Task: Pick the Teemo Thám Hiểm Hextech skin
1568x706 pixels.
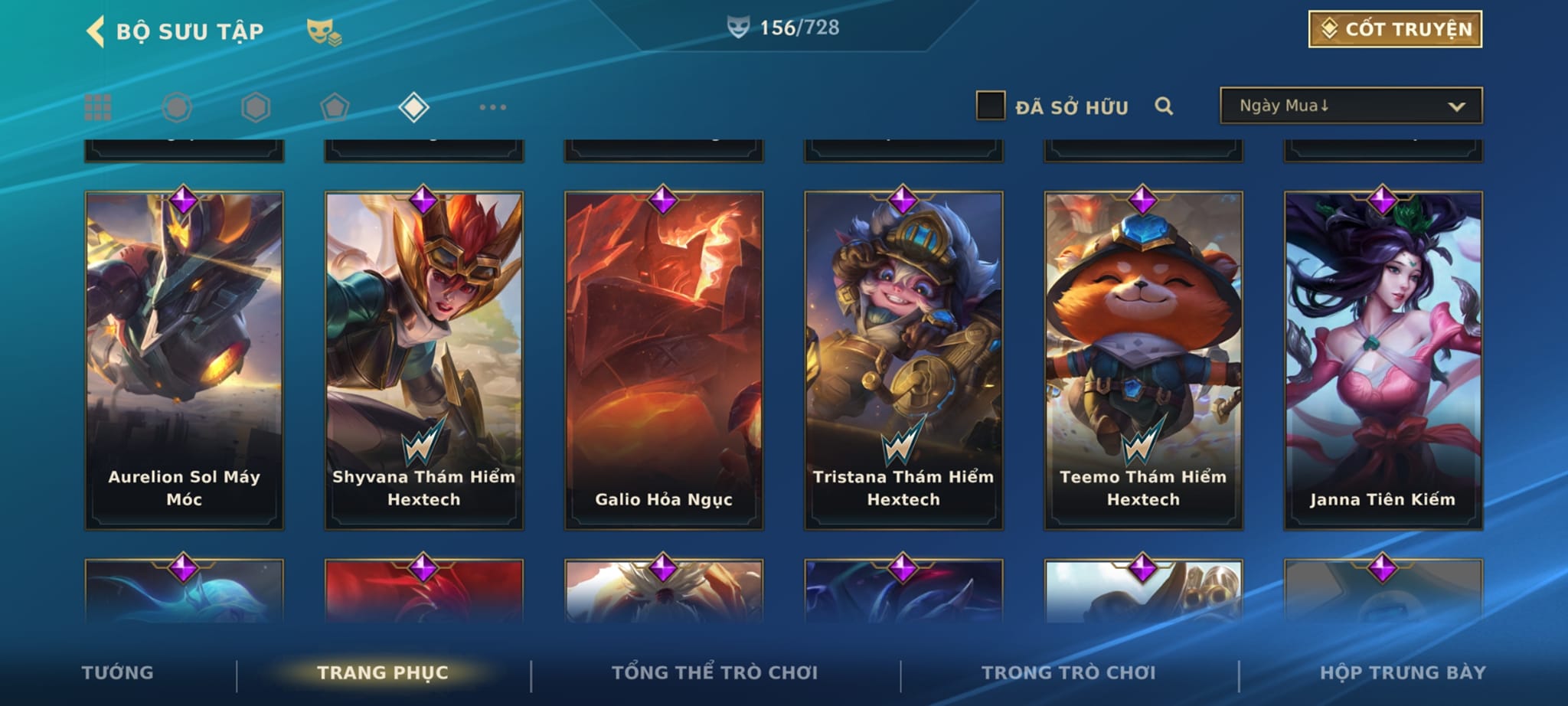Action: click(1143, 360)
